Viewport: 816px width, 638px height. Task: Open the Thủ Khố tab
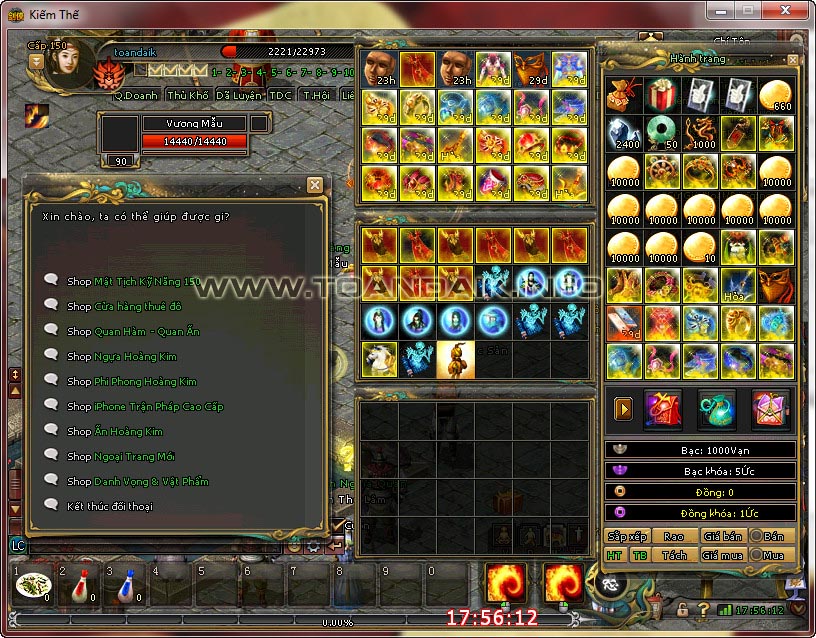point(187,96)
